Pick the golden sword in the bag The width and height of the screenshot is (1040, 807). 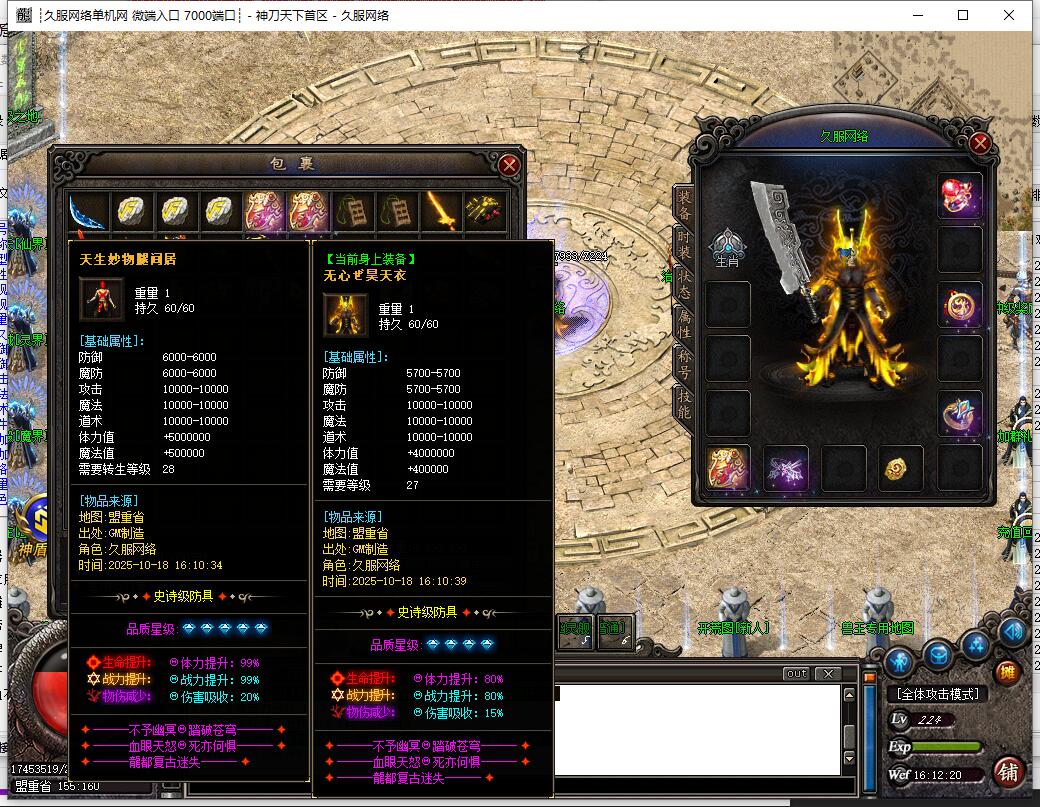coord(441,211)
